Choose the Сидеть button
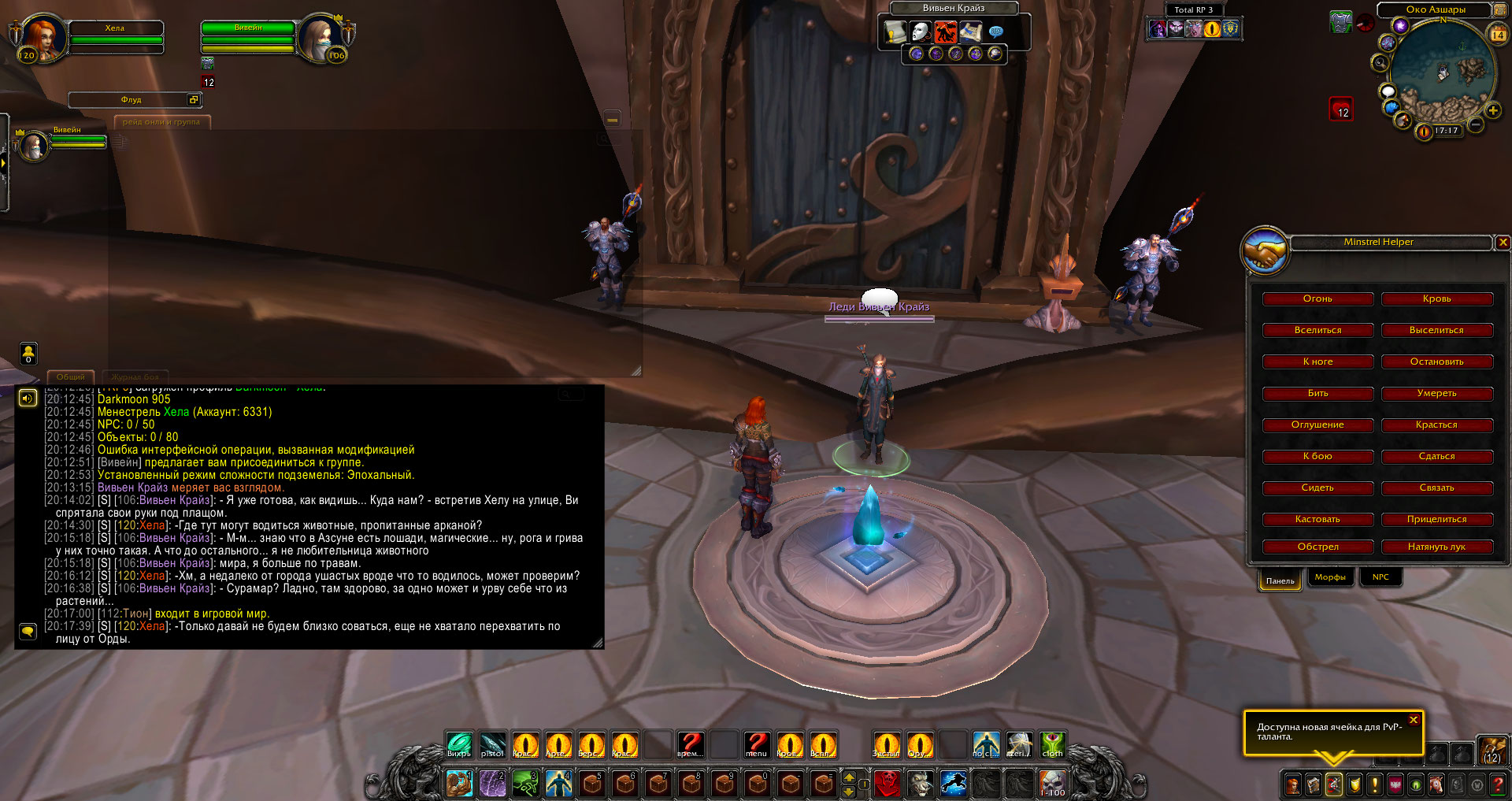Screen dimensions: 1512x801 tap(1317, 488)
